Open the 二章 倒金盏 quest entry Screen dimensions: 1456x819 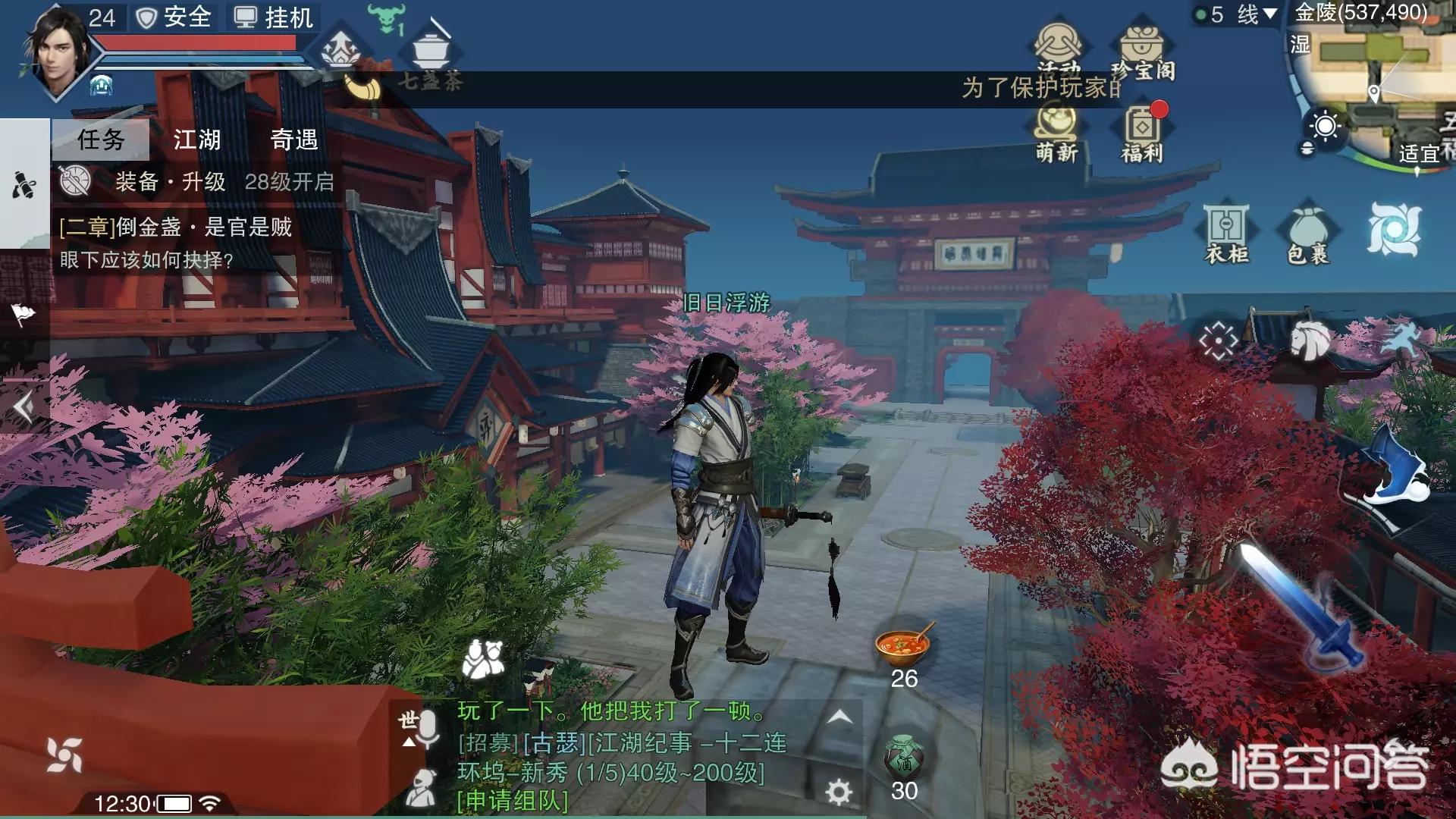[176, 227]
